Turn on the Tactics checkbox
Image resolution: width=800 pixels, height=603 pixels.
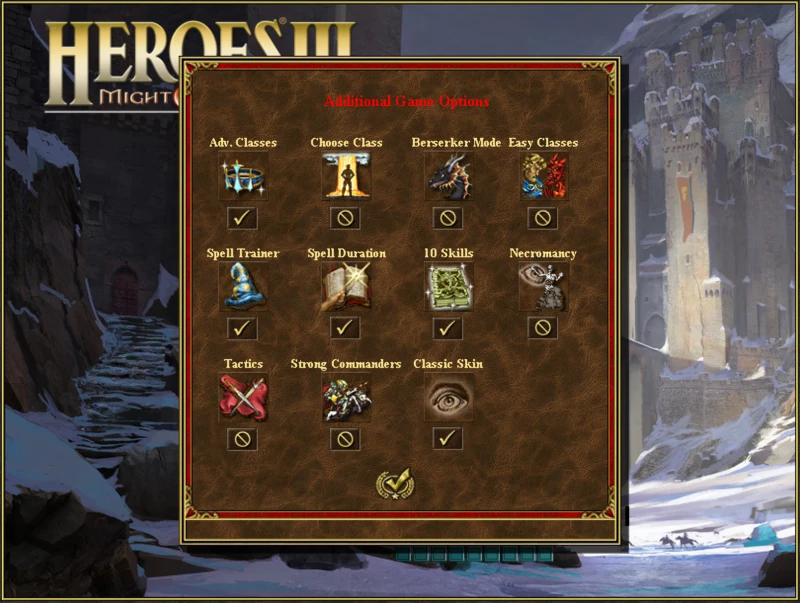[x=243, y=439]
